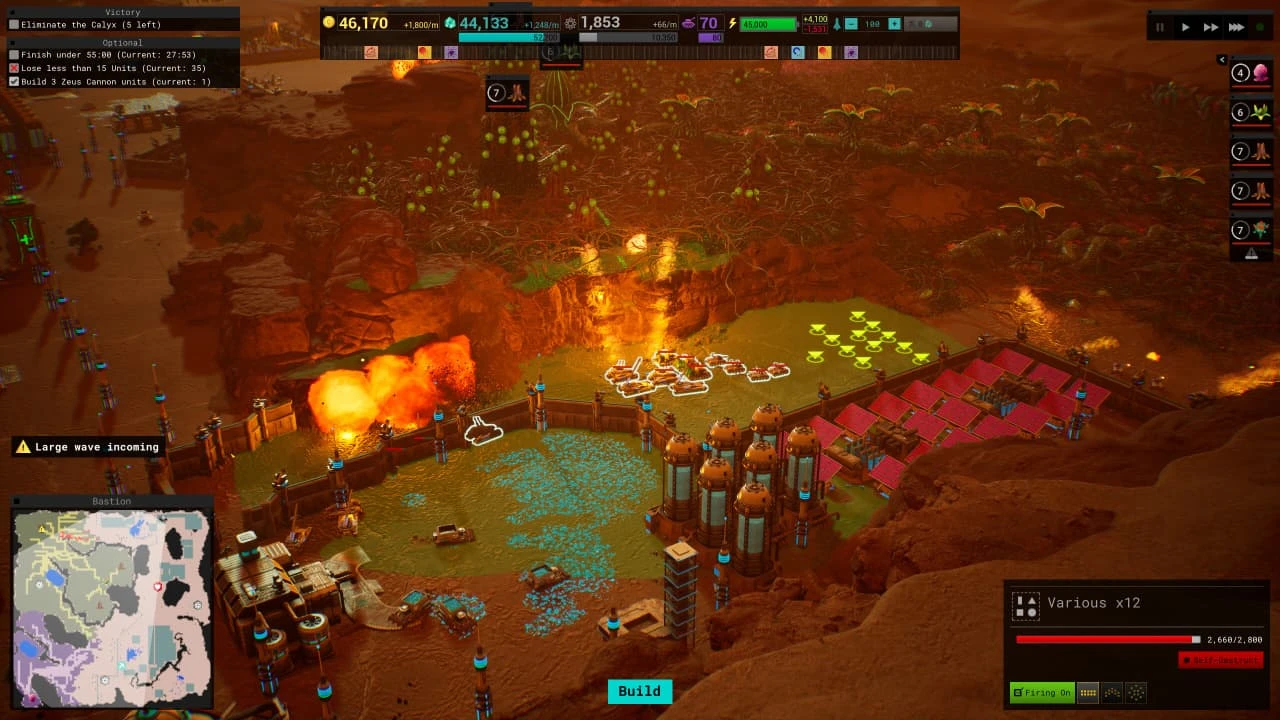This screenshot has width=1280, height=720.
Task: Choose the arc formation icon
Action: point(1111,692)
